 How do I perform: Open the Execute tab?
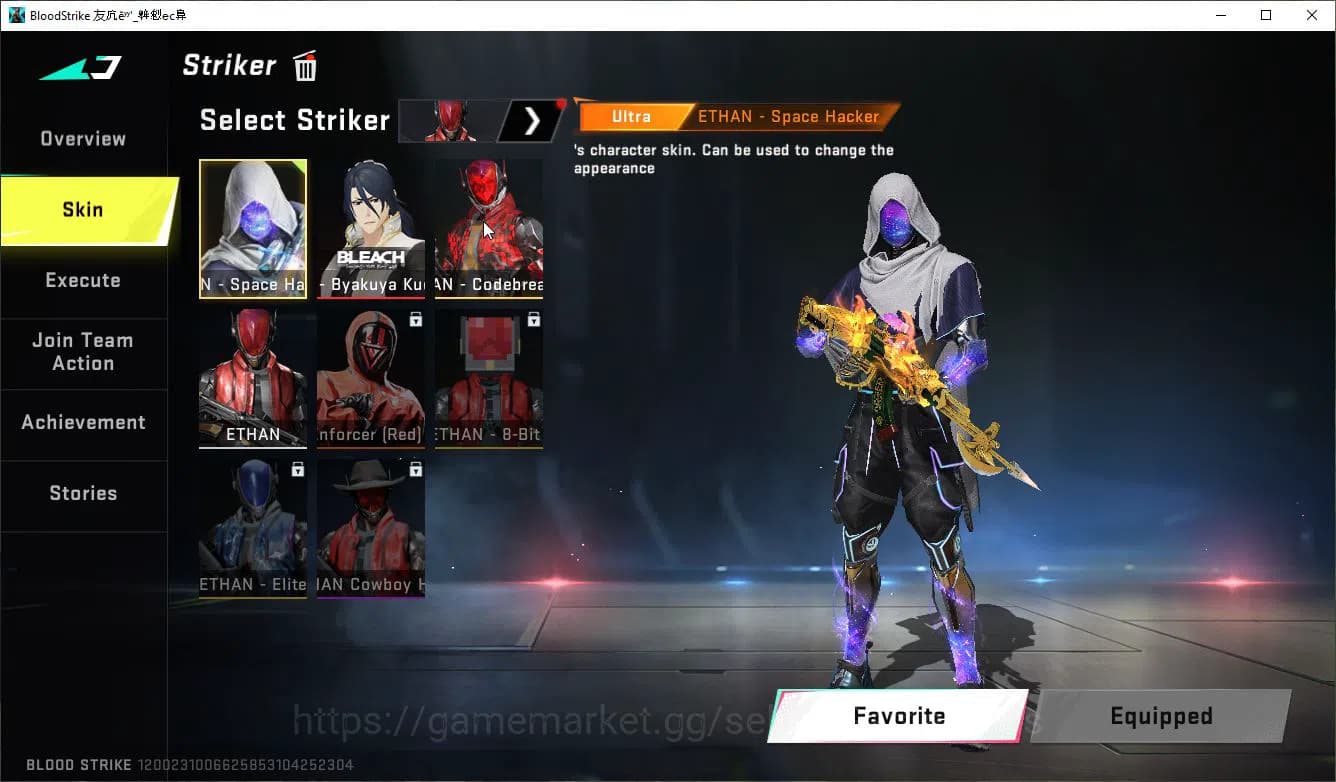[83, 280]
